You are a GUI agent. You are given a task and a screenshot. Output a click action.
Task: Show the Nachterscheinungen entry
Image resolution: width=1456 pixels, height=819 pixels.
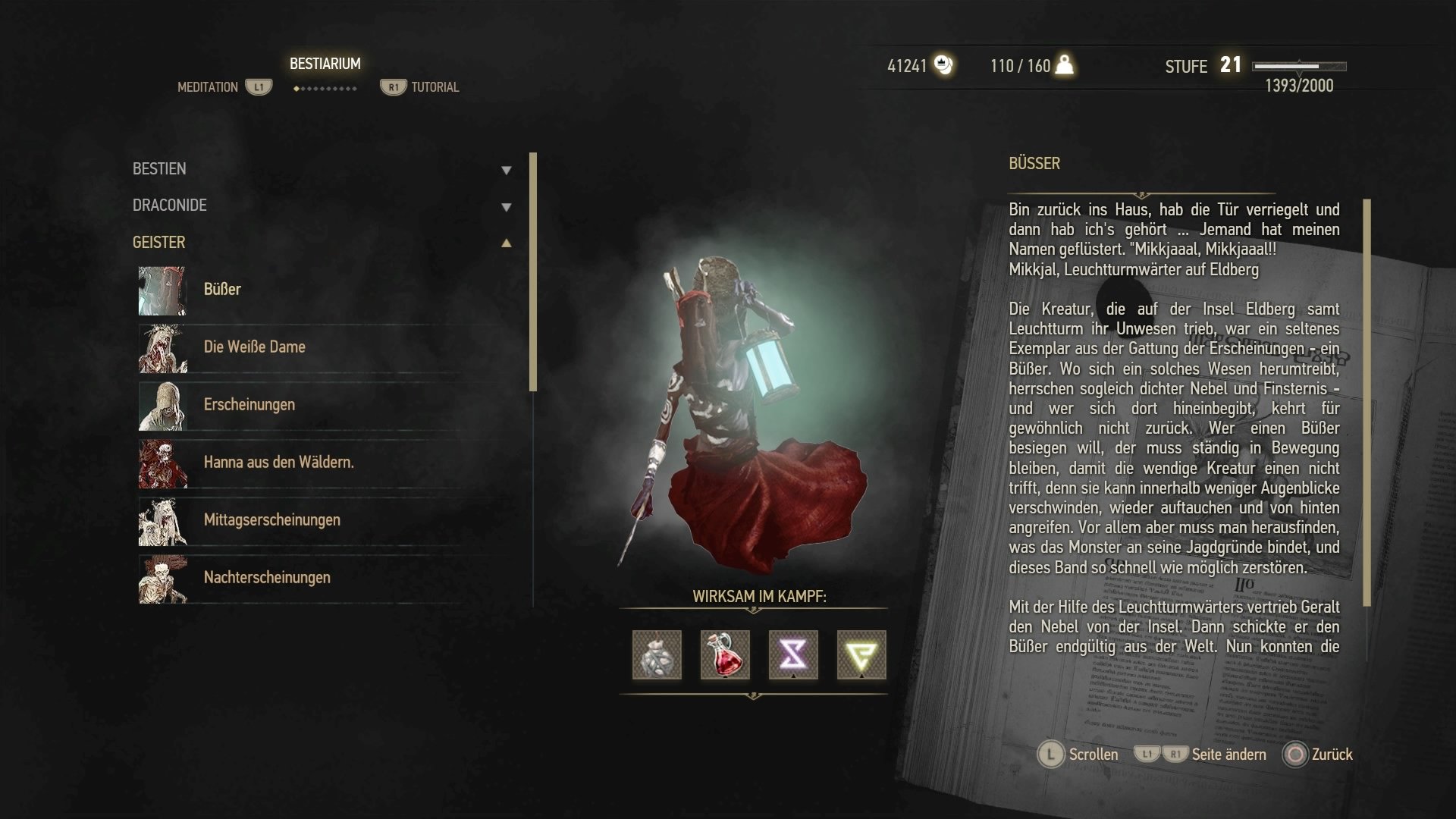[x=267, y=578]
